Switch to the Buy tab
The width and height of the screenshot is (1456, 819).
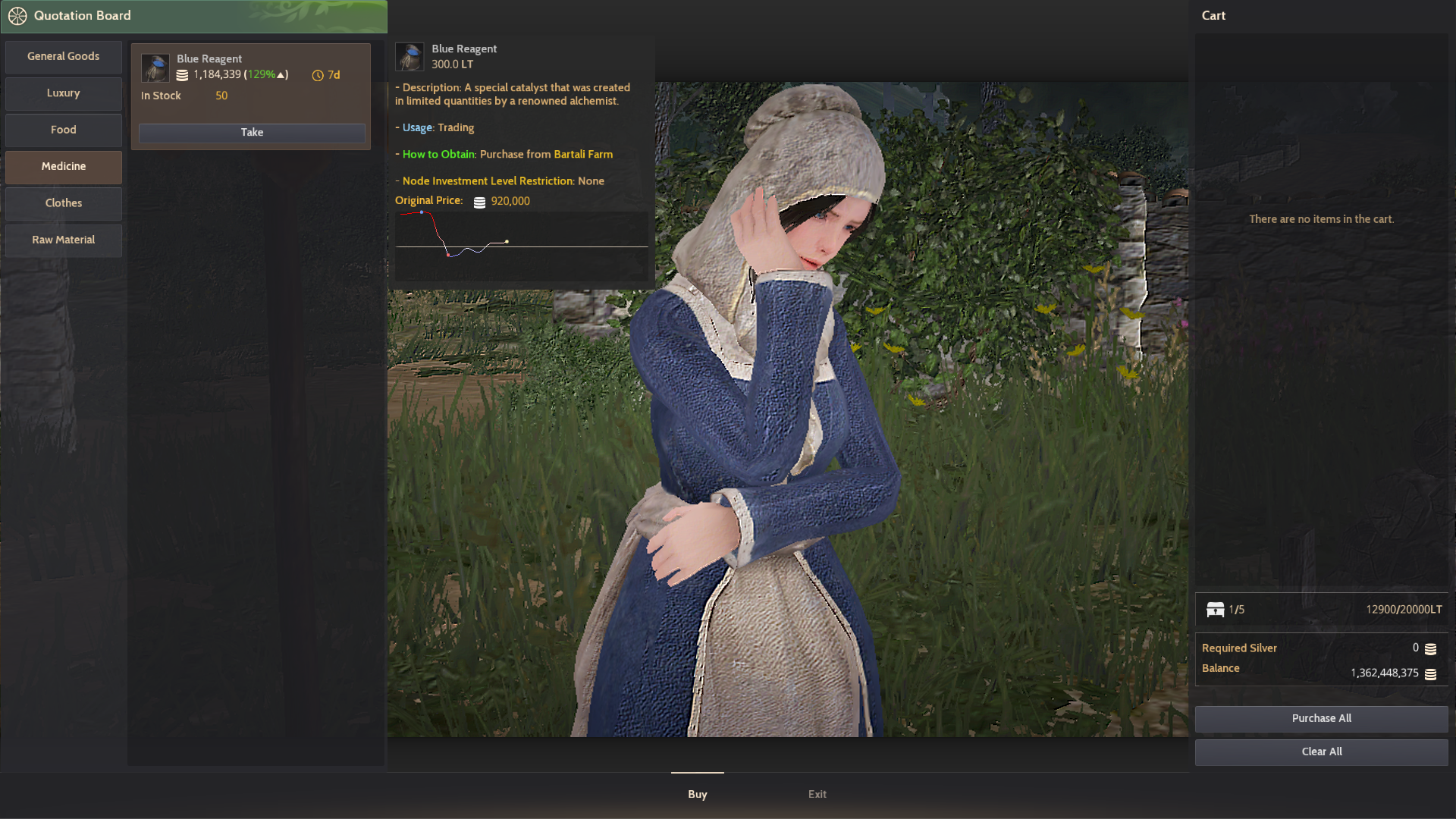697,794
